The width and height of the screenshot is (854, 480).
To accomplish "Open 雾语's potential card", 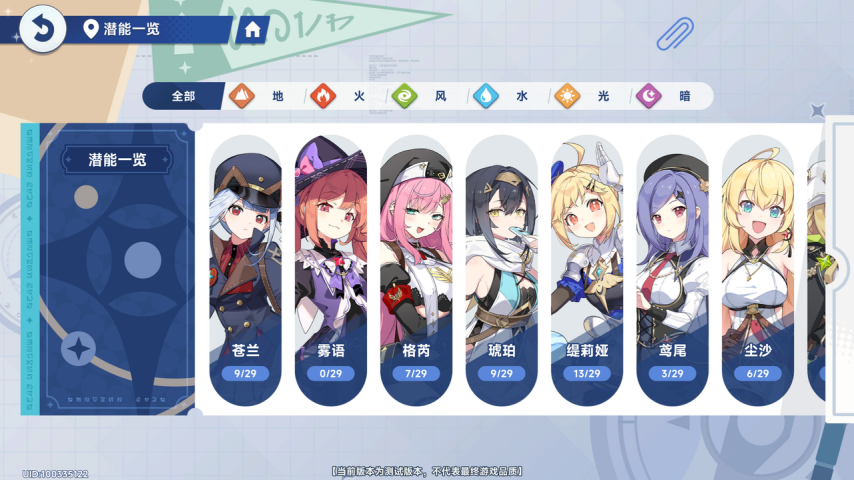I will [331, 270].
